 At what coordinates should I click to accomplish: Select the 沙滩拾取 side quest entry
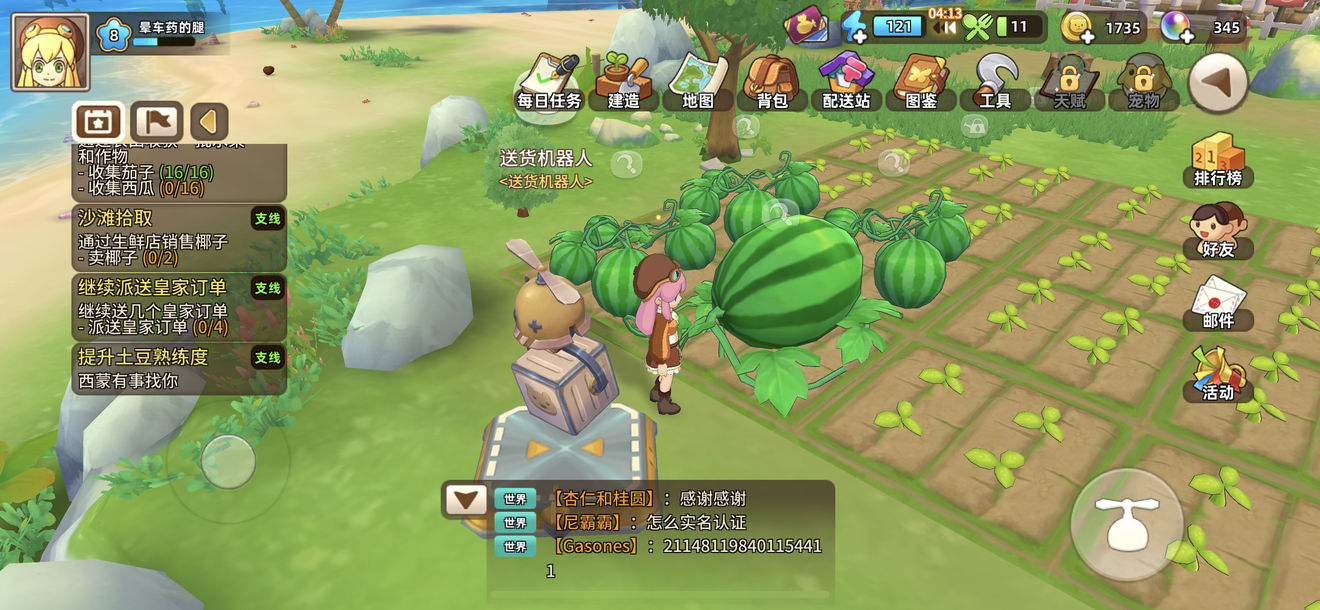pyautogui.click(x=180, y=237)
